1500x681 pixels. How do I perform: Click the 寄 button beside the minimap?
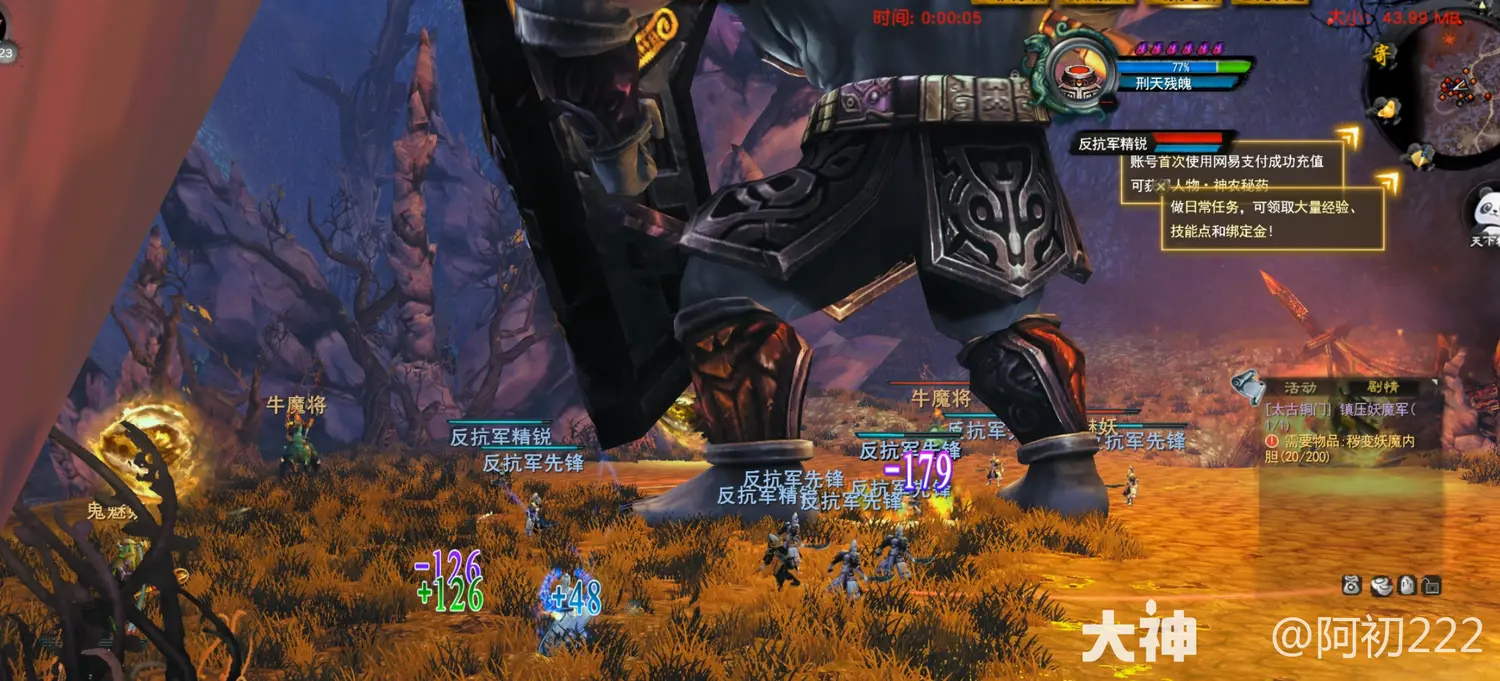pos(1381,55)
